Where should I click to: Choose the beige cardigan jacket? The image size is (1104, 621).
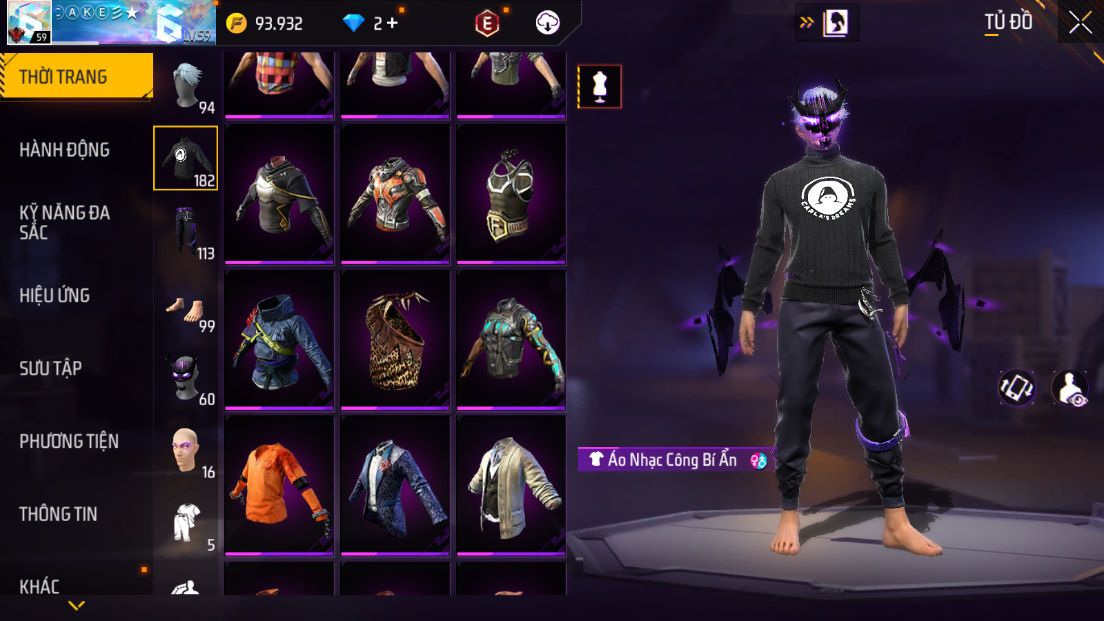tap(510, 484)
